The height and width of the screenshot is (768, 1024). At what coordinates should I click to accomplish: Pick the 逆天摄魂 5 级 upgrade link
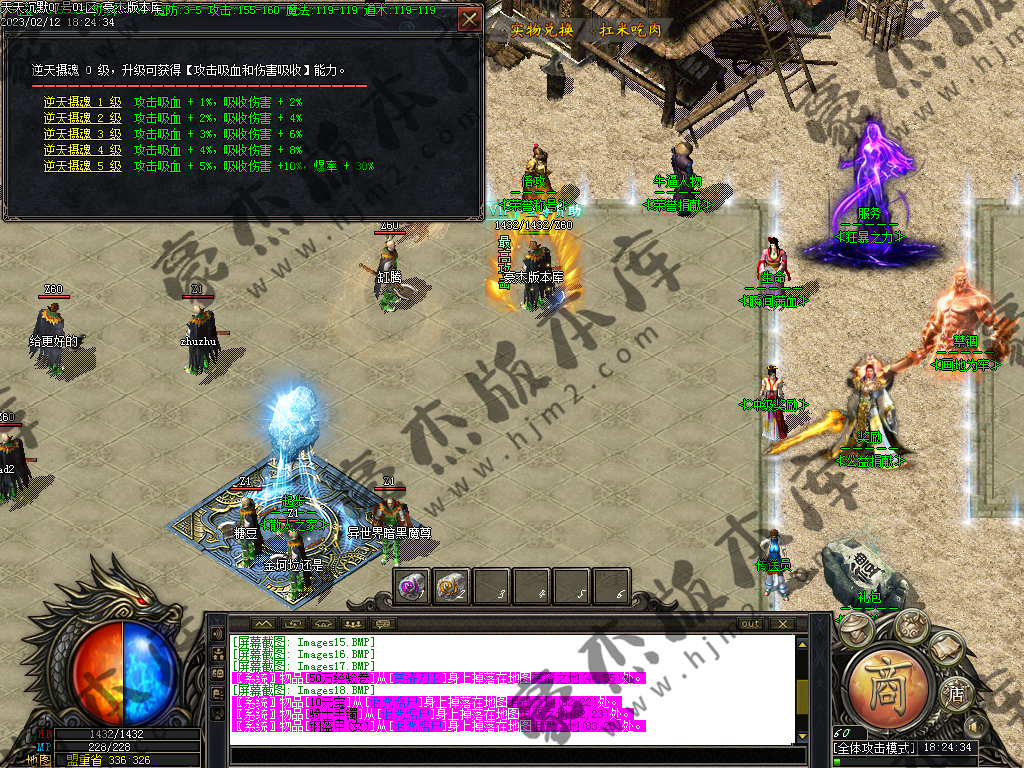click(82, 166)
